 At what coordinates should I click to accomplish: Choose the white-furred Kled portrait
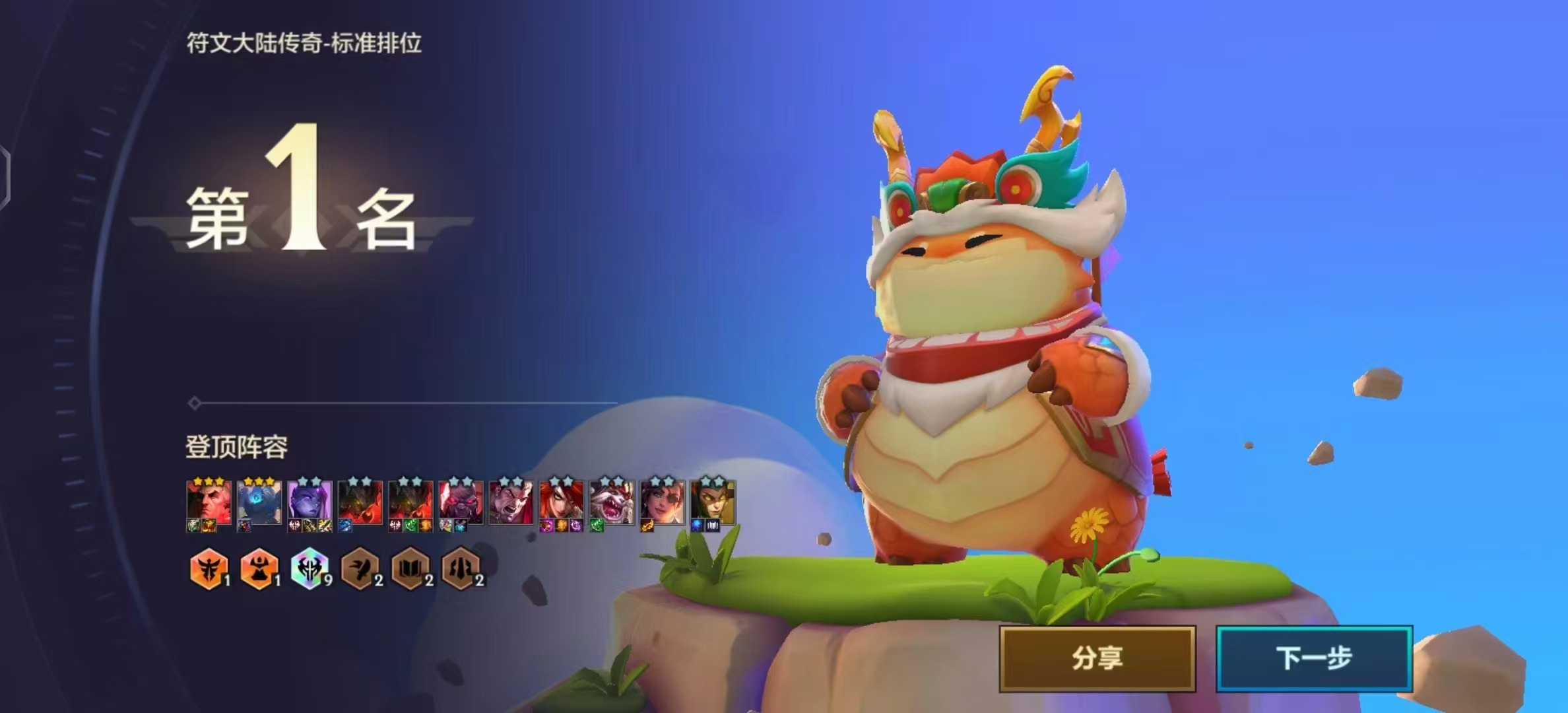612,502
